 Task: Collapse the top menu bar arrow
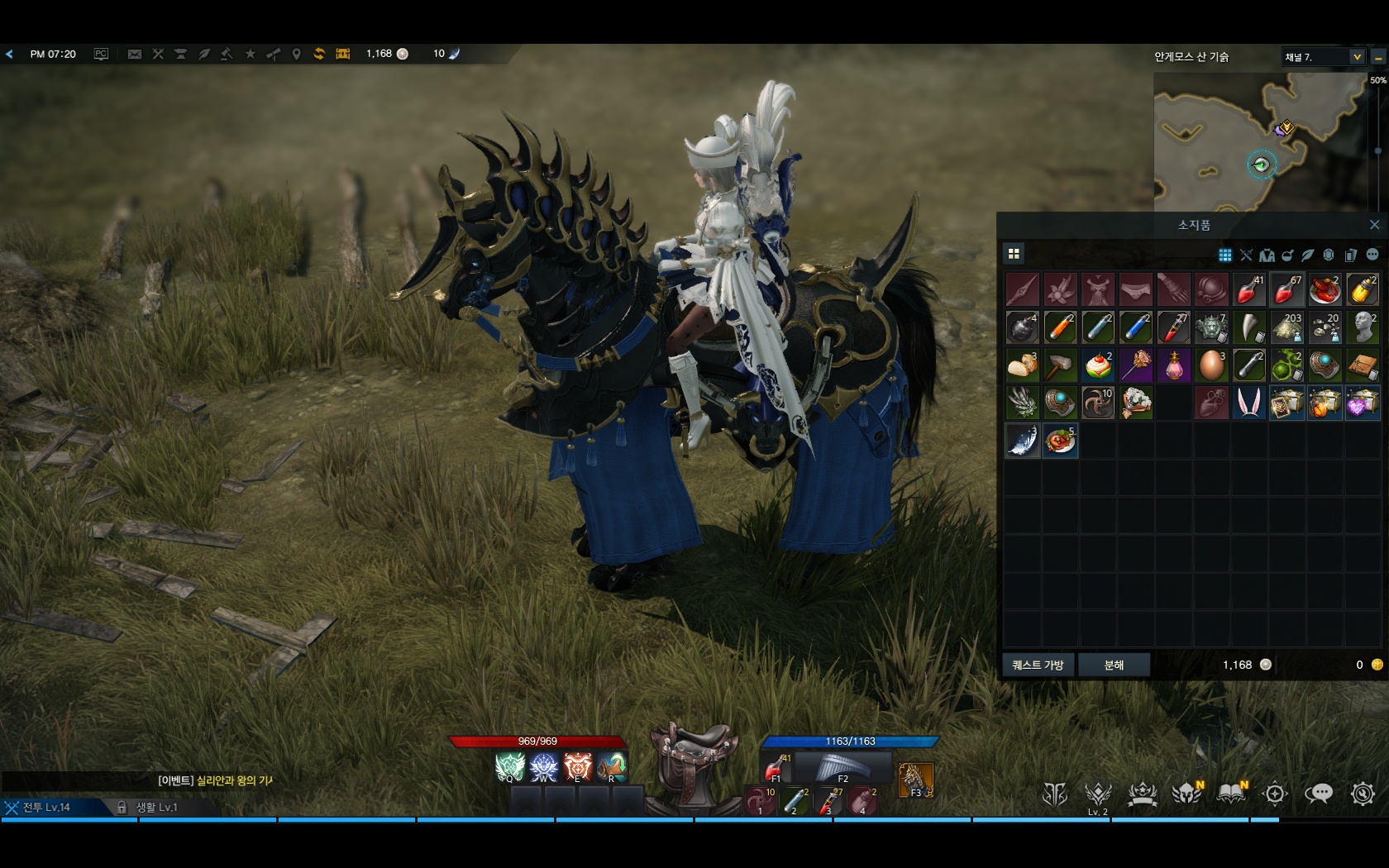pos(9,54)
